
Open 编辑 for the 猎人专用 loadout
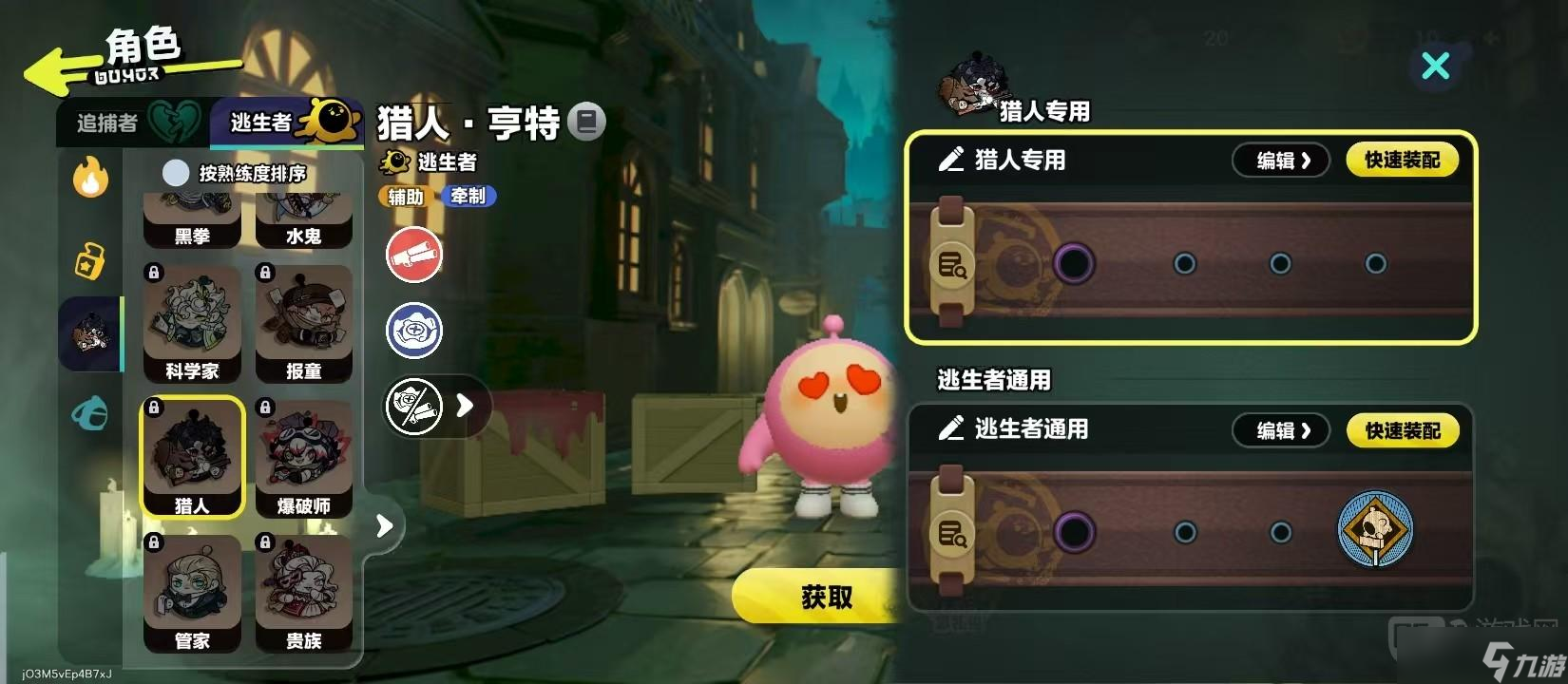click(x=1280, y=160)
